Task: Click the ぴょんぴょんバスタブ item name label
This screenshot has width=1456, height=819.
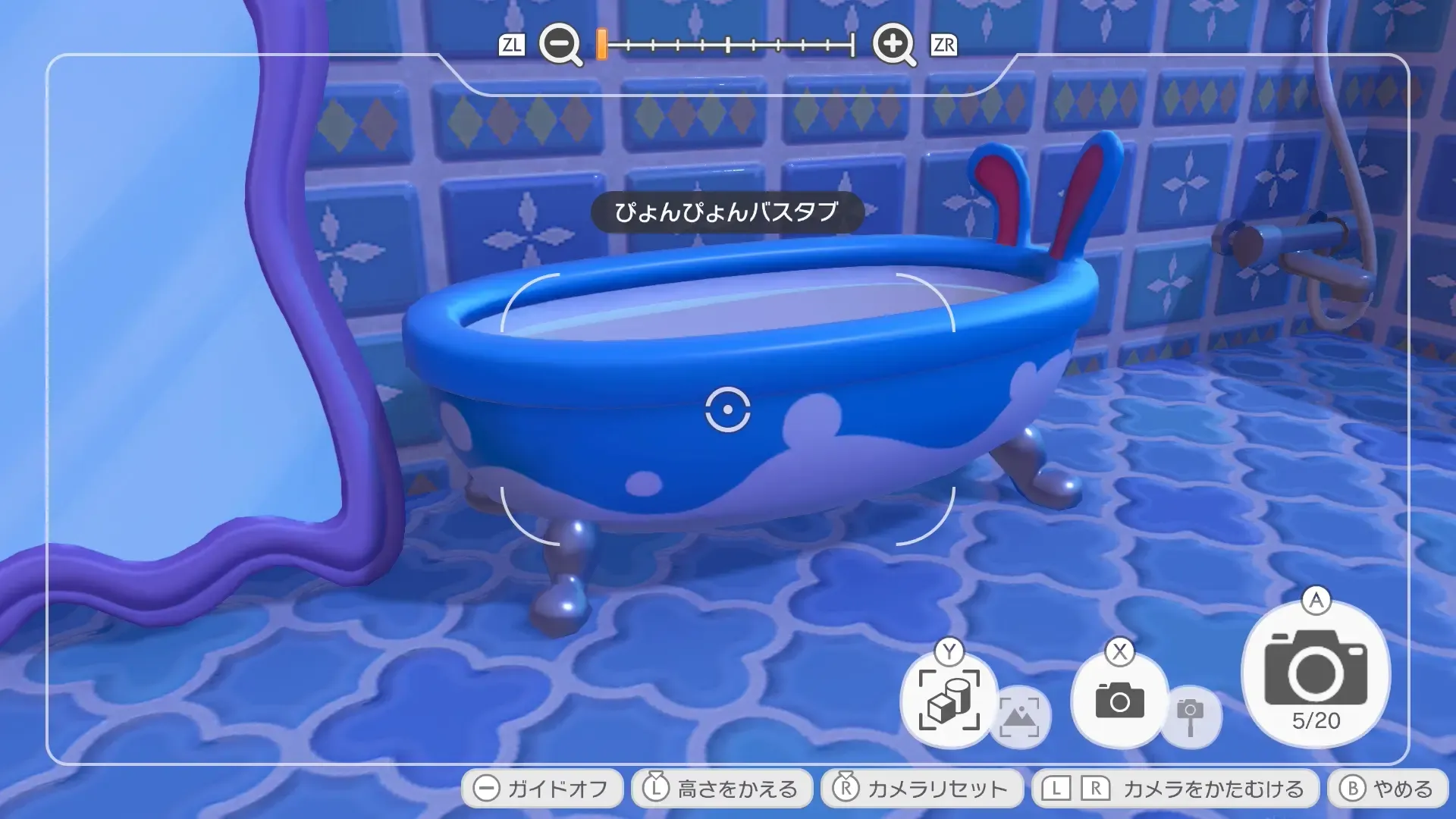Action: tap(726, 214)
